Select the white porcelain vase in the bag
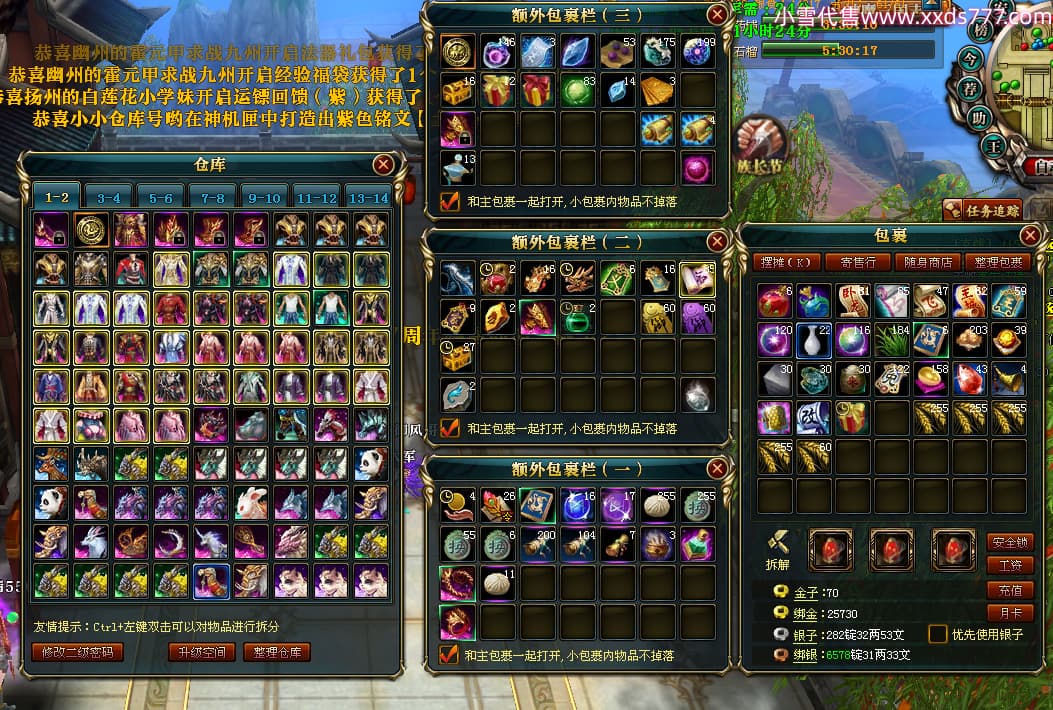The height and width of the screenshot is (710, 1053). coord(813,340)
